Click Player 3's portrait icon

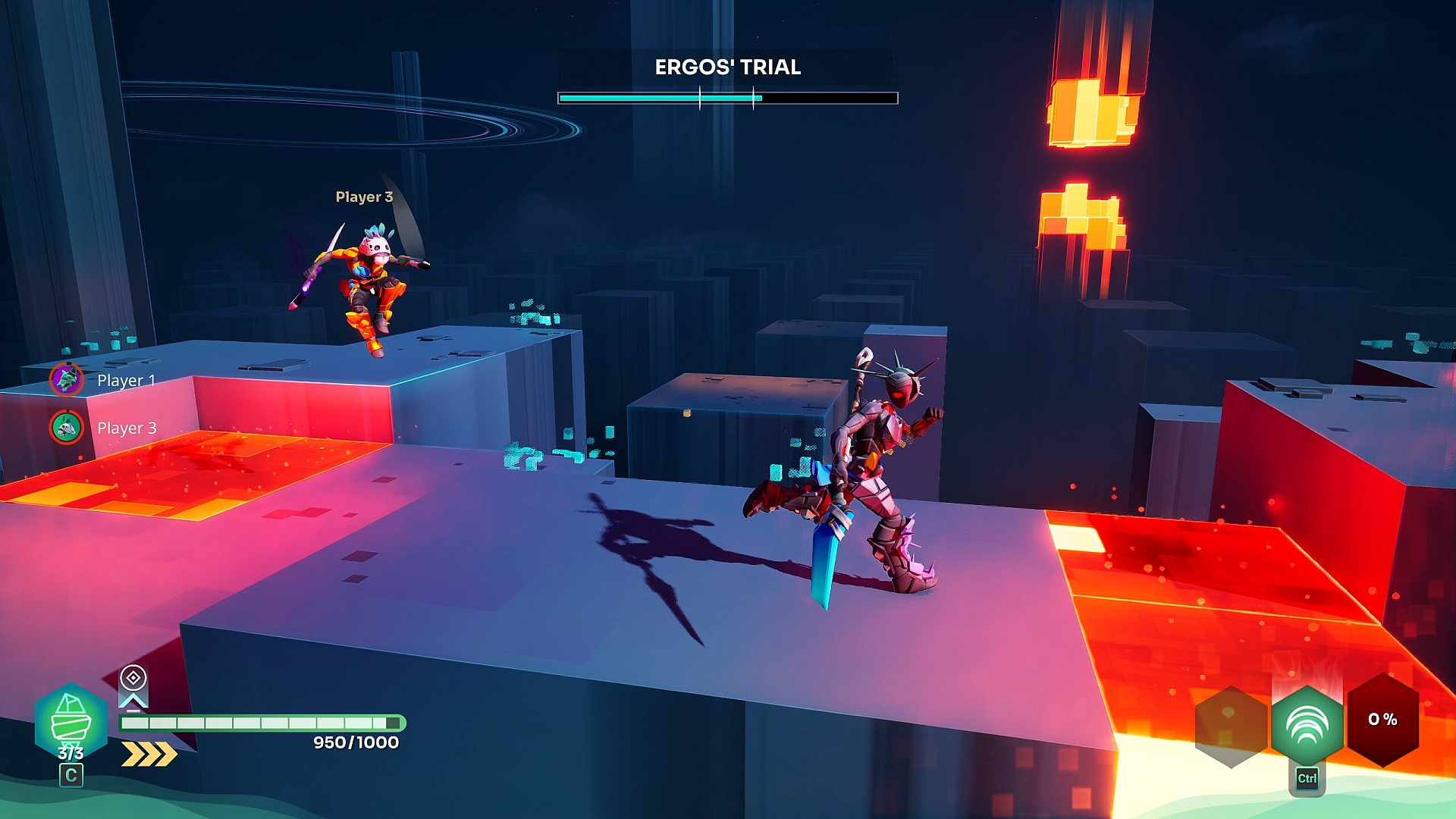67,428
